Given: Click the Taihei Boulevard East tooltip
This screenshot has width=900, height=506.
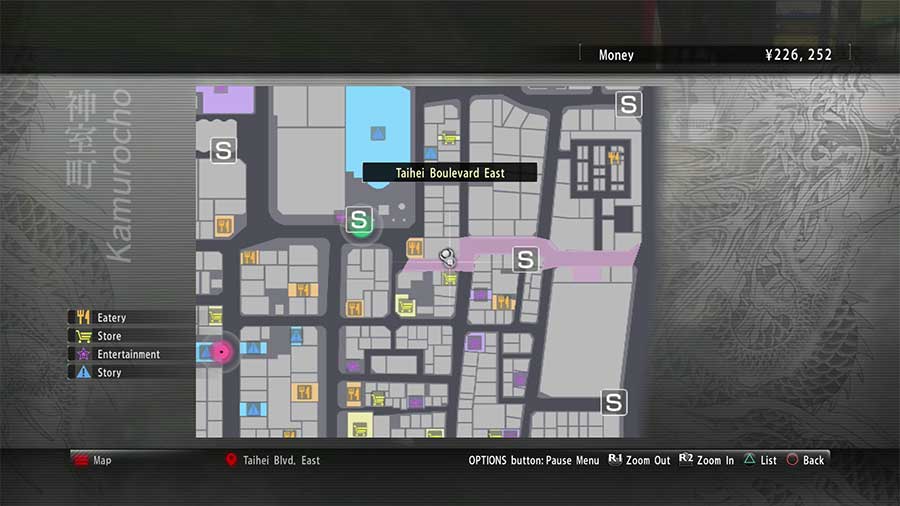Looking at the screenshot, I should pyautogui.click(x=449, y=173).
